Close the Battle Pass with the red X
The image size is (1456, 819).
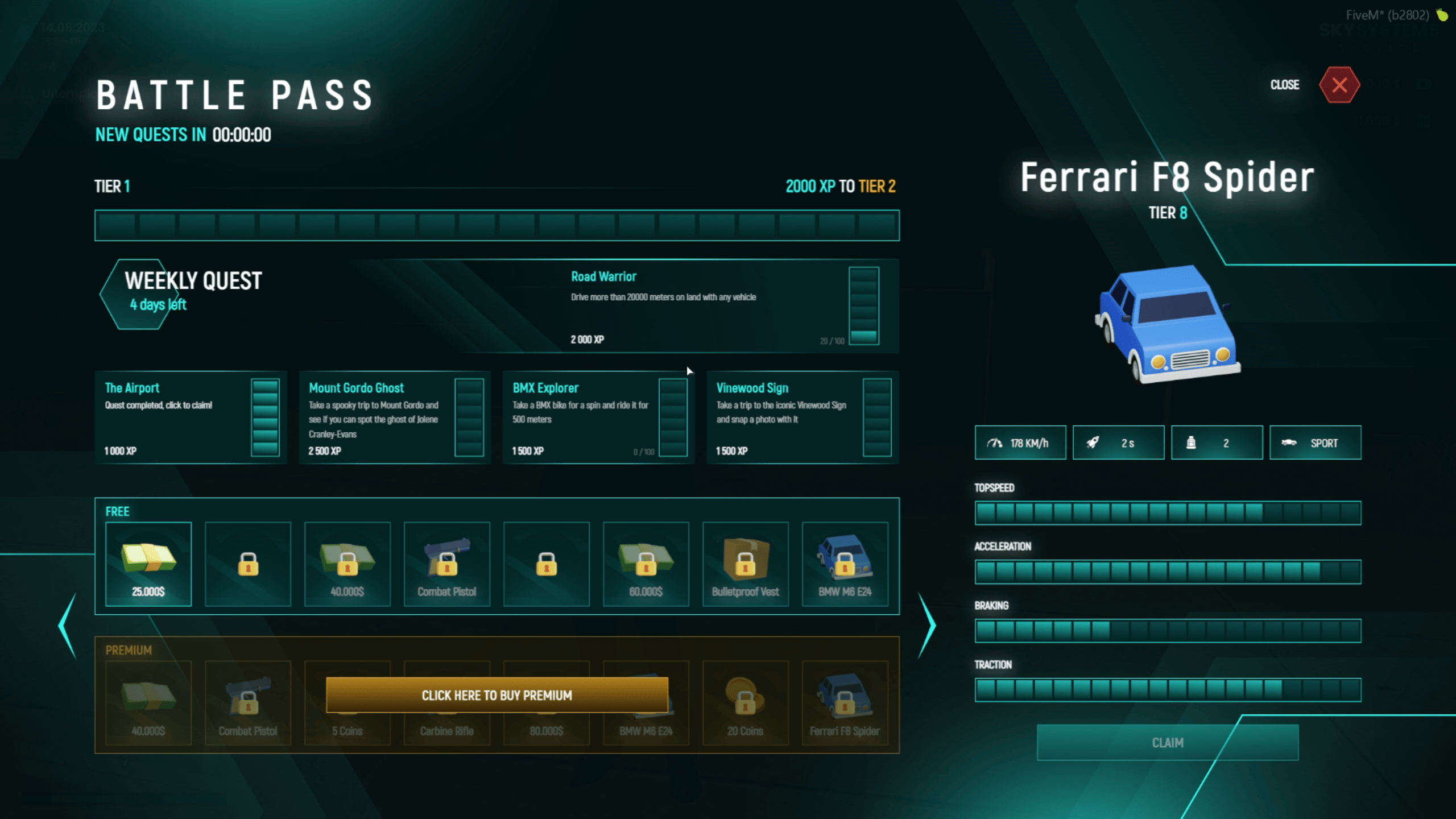[1340, 85]
